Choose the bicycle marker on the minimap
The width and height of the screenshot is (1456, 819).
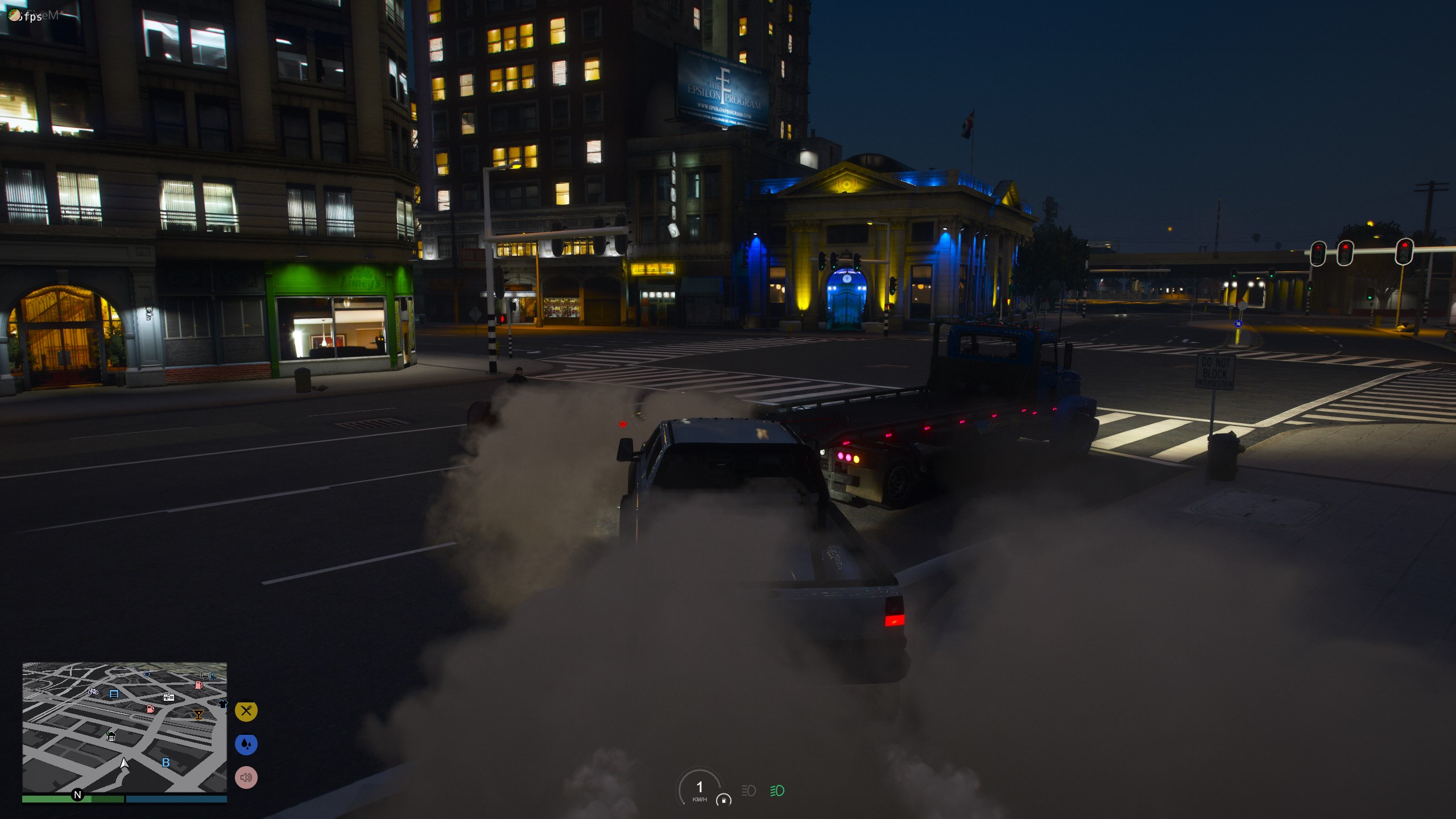click(93, 692)
